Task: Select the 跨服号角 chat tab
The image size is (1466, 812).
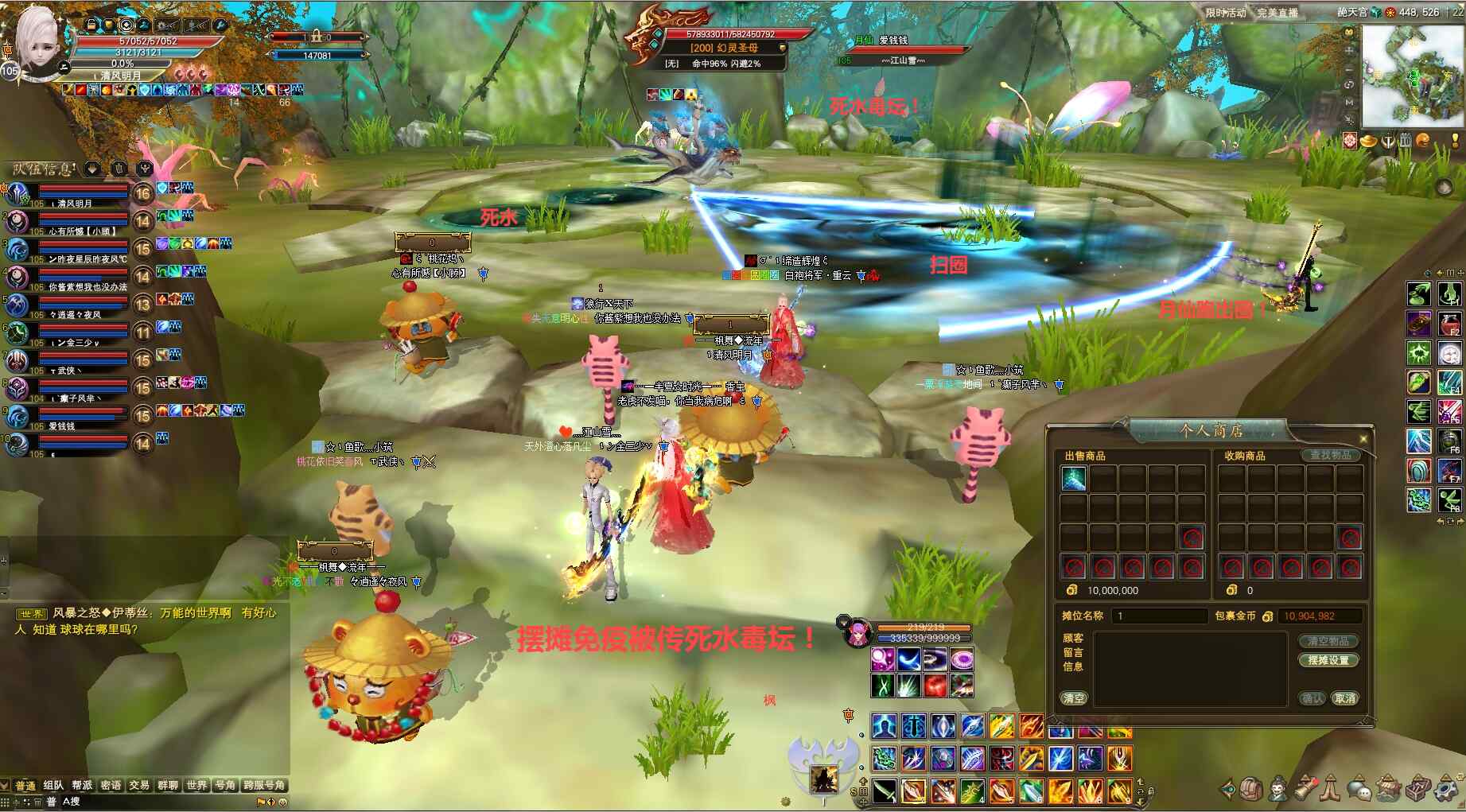Action: pos(264,785)
